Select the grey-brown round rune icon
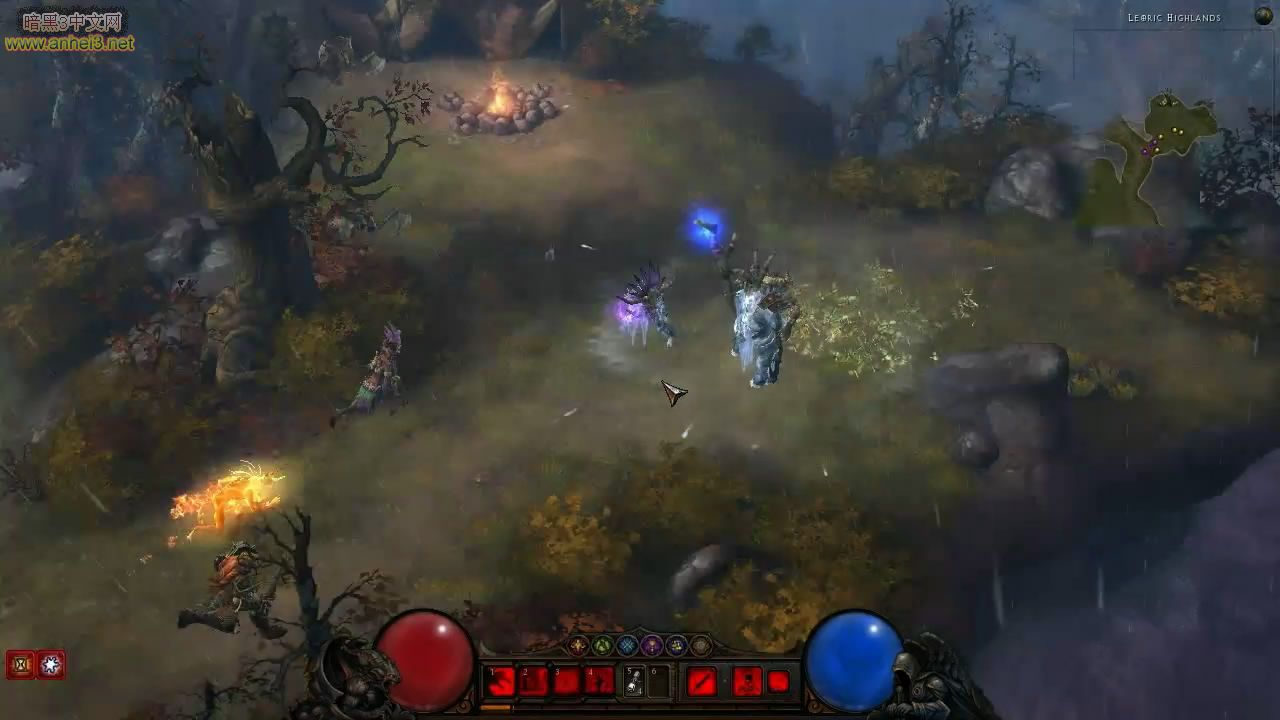1280x720 pixels. [701, 646]
